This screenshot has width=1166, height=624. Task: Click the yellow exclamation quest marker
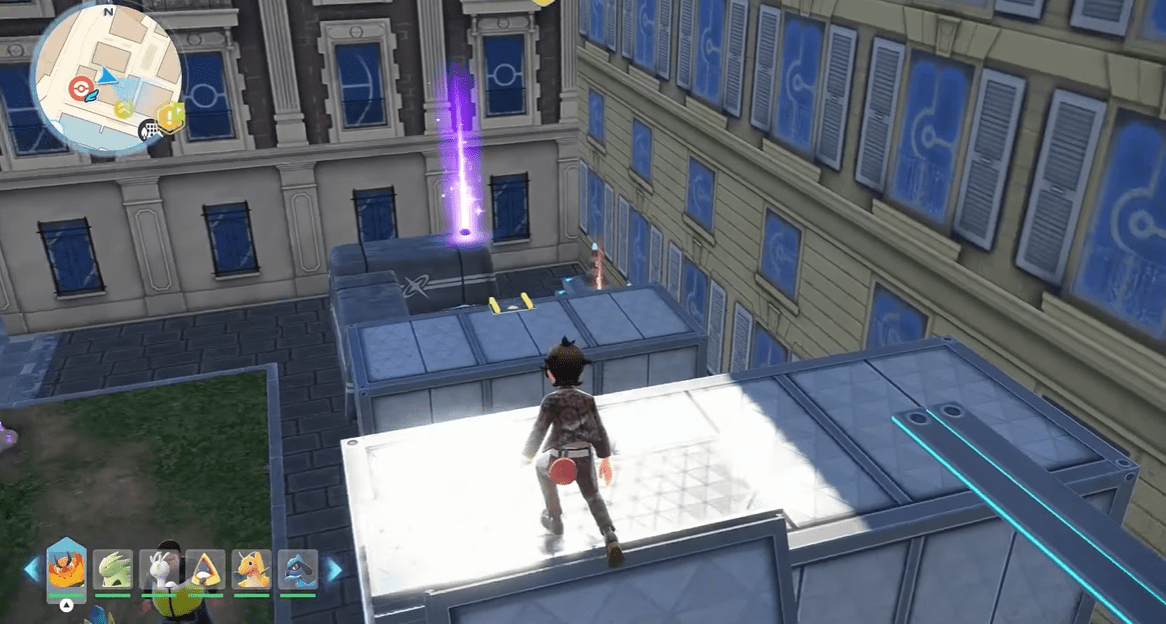[171, 117]
